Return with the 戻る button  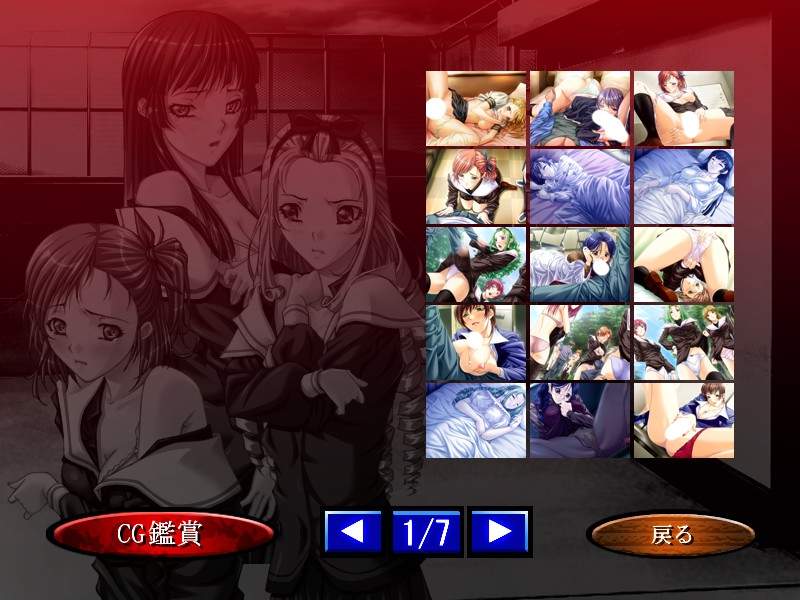tap(671, 535)
